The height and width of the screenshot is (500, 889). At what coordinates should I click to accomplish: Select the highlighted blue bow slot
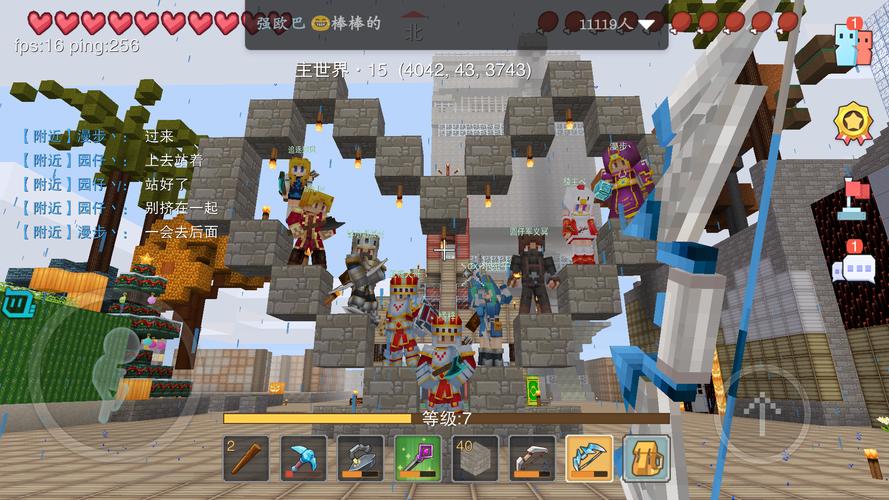(x=590, y=458)
